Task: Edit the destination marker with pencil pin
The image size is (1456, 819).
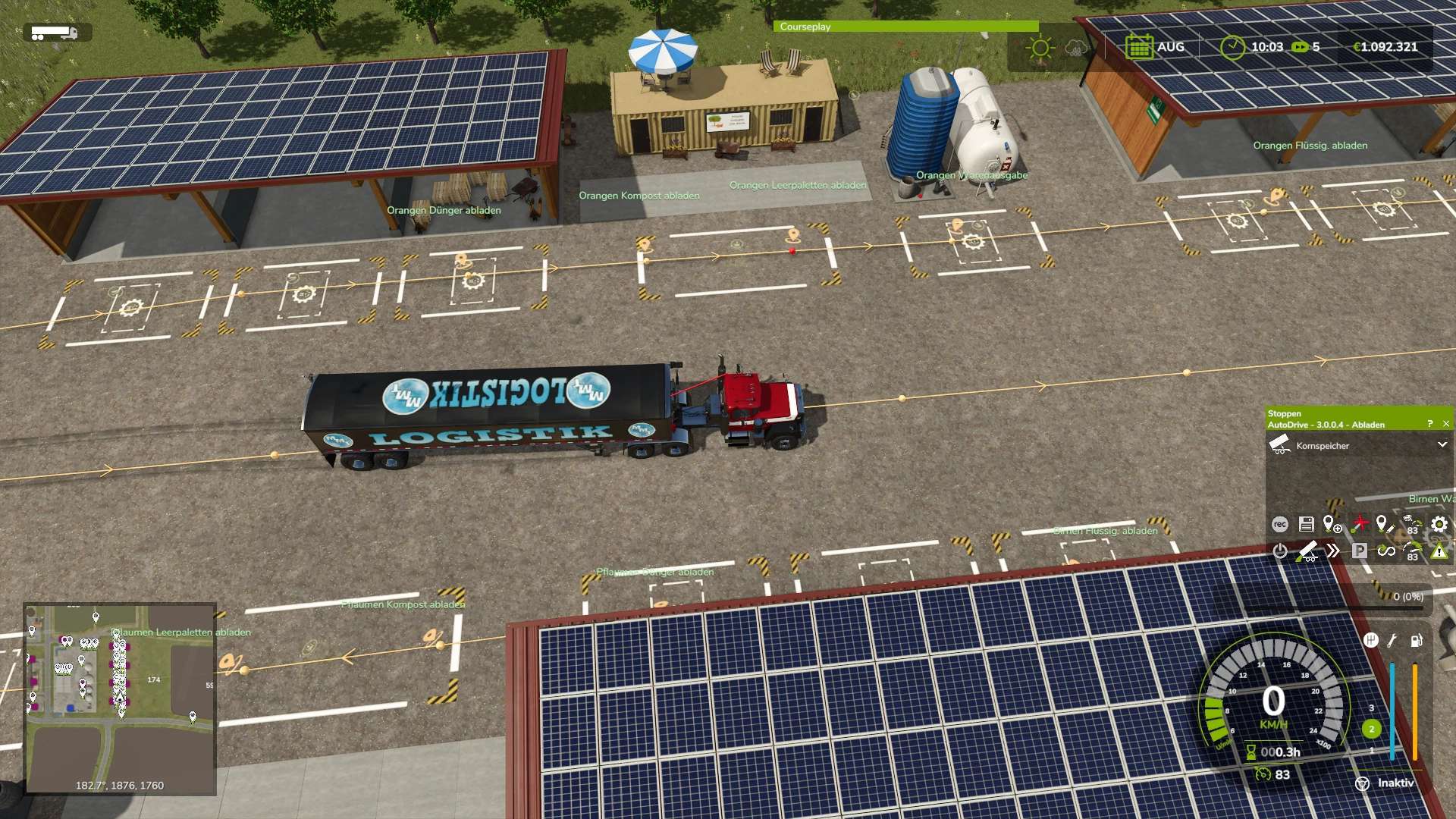Action: tap(1385, 524)
